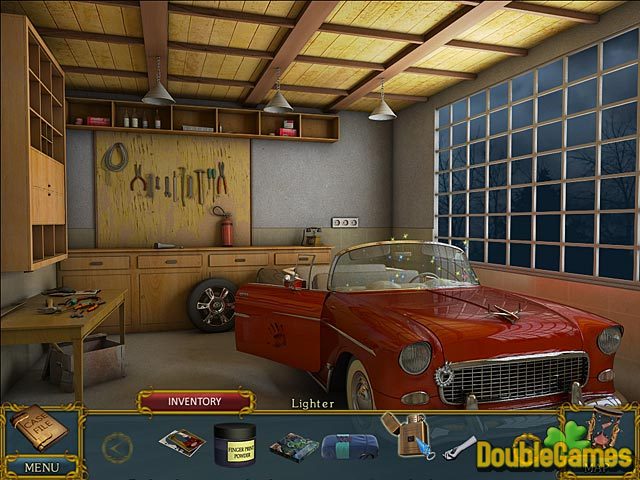The image size is (640, 480).
Task: Pick the Finger Print Powder jar
Action: click(x=235, y=441)
